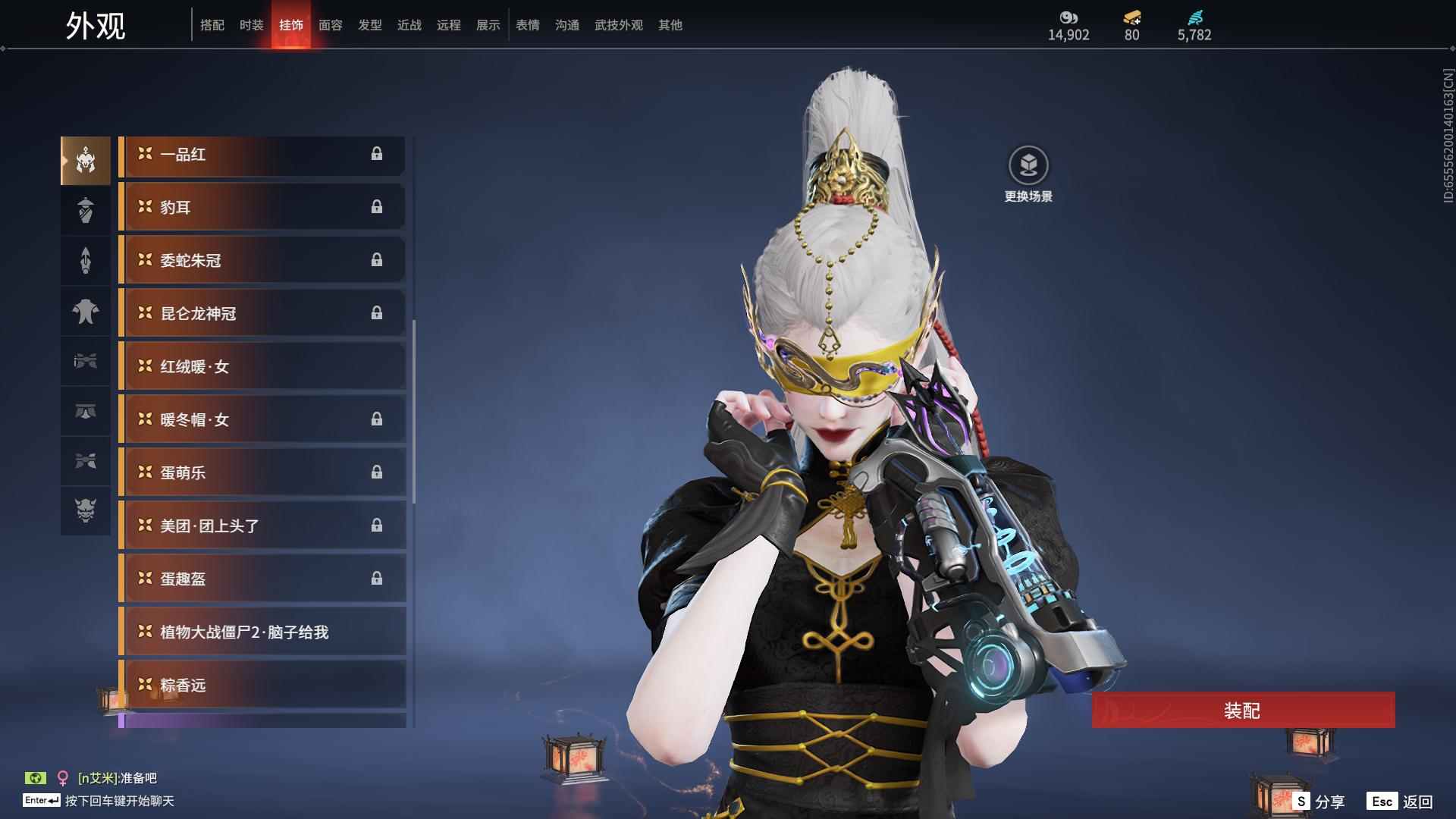Open the 搭配 tab
This screenshot has height=819, width=1456.
[212, 25]
